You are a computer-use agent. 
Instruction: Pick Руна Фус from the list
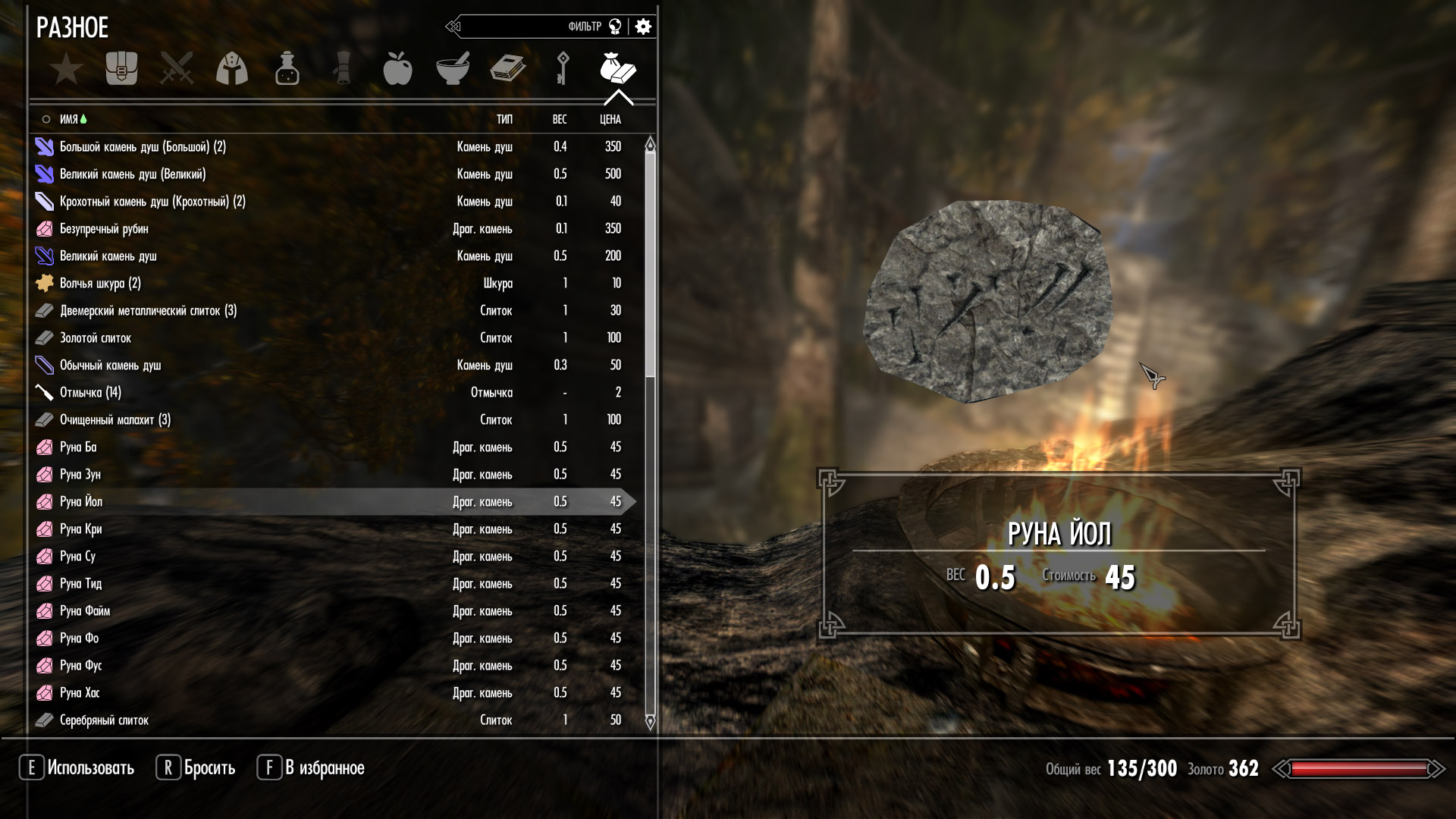pyautogui.click(x=80, y=666)
